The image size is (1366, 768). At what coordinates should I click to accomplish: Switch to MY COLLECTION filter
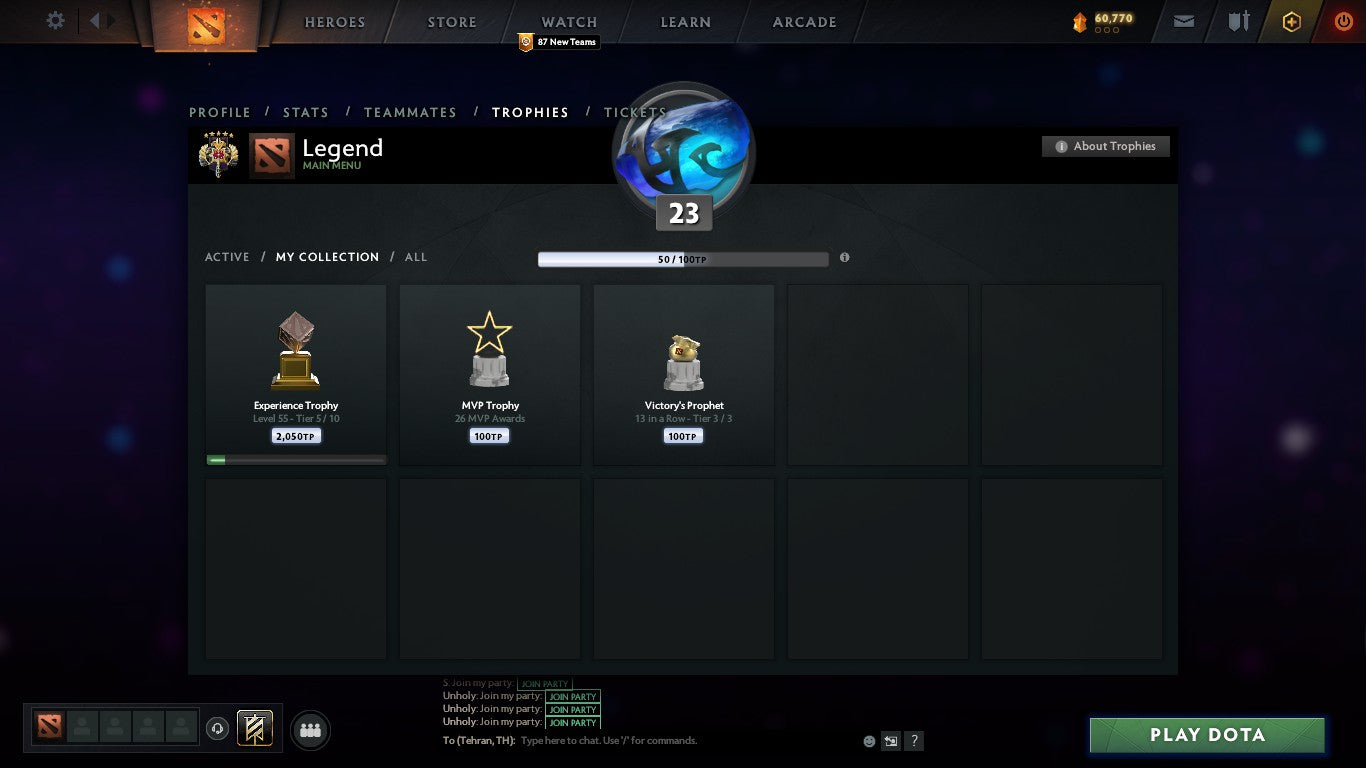327,257
